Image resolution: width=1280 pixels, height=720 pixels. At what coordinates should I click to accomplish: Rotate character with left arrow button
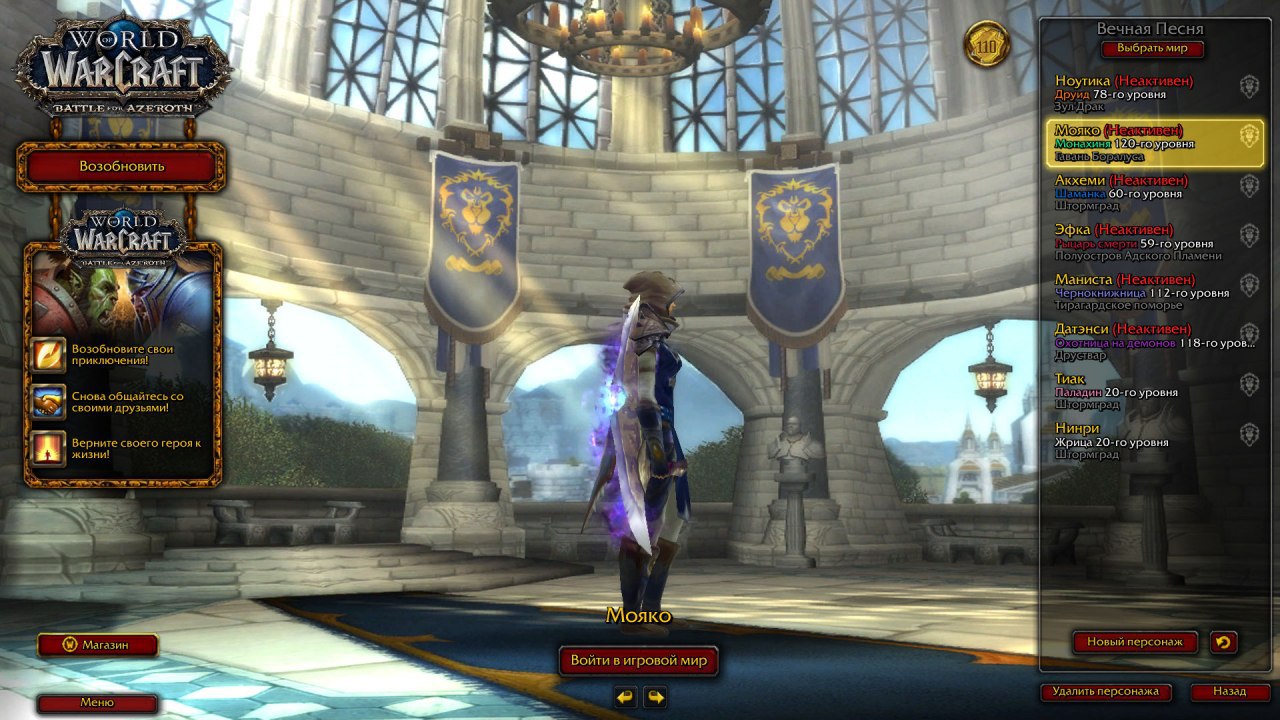[625, 697]
